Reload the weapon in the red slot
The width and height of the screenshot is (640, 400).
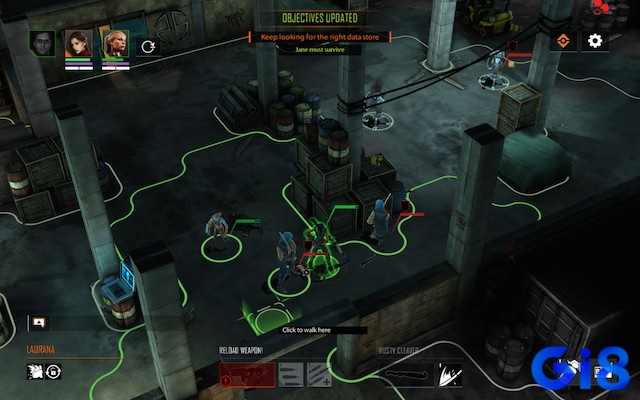click(246, 374)
